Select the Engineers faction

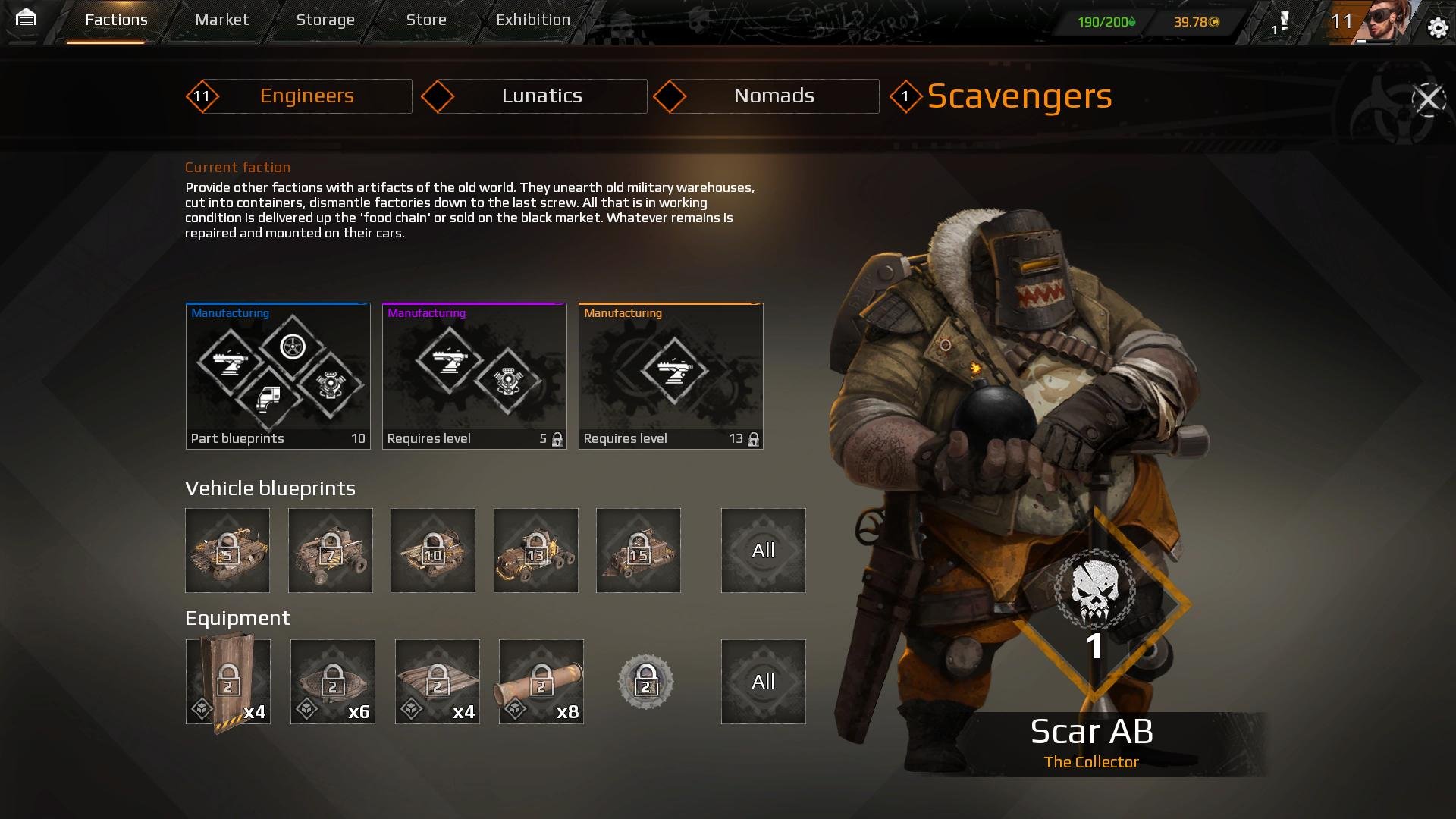coord(306,96)
